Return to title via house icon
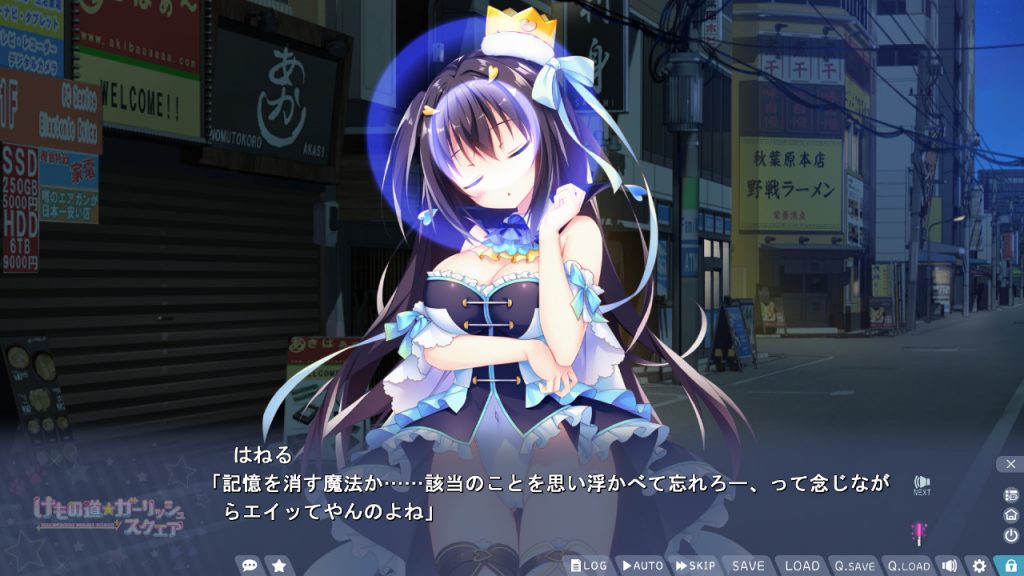This screenshot has height=576, width=1024. click(x=1010, y=514)
